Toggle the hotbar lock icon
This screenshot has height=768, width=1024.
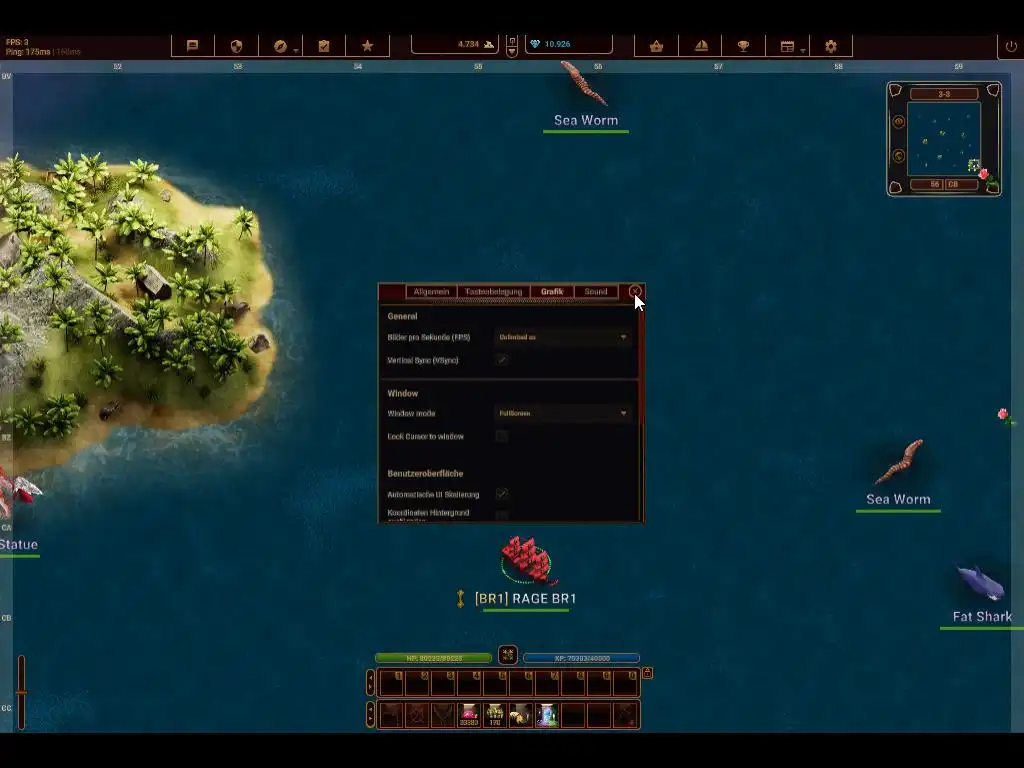pos(647,673)
